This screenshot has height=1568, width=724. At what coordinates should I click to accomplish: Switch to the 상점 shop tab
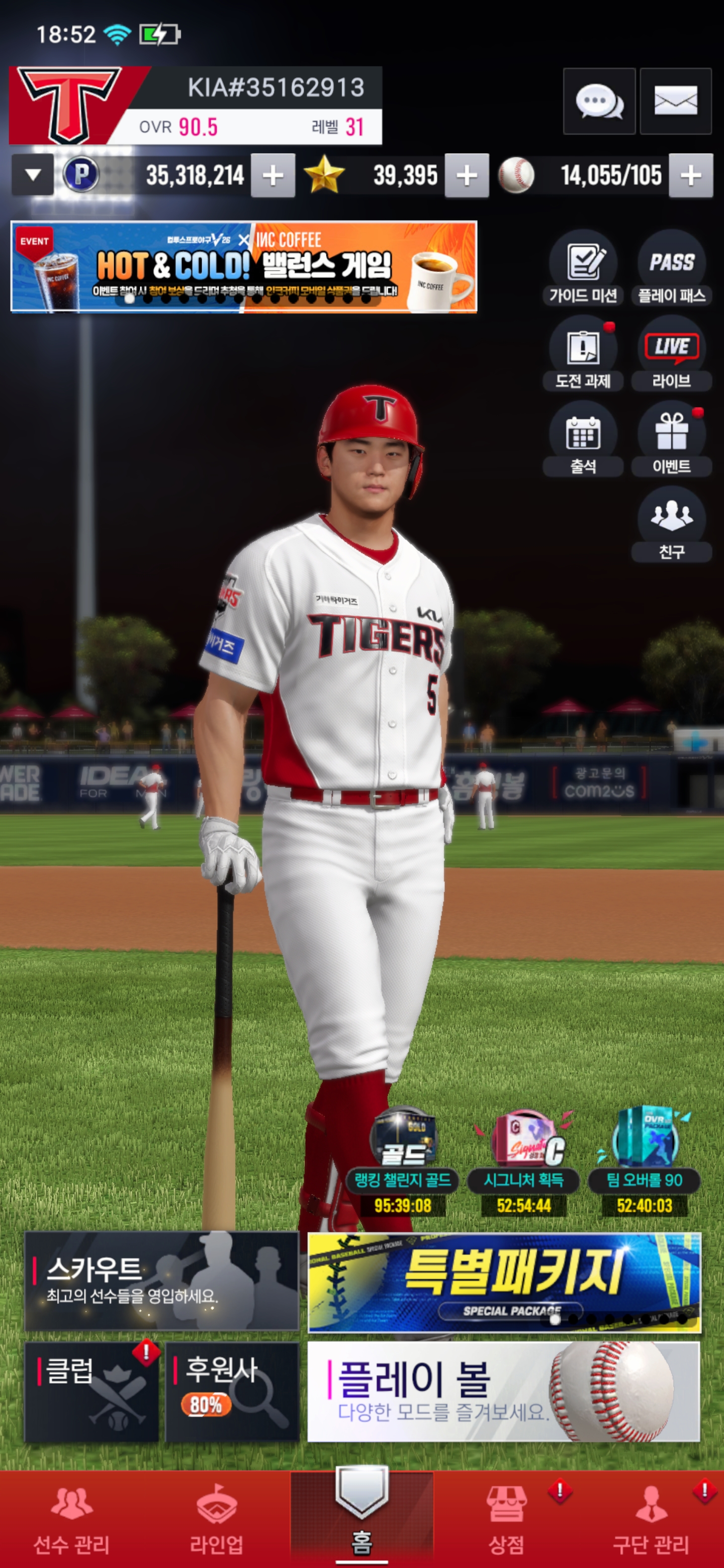(507, 1519)
